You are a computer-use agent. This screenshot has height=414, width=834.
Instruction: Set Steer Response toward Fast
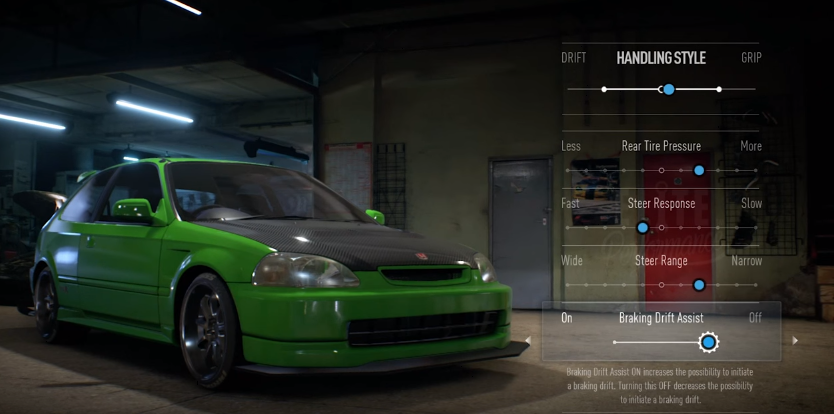tap(570, 204)
